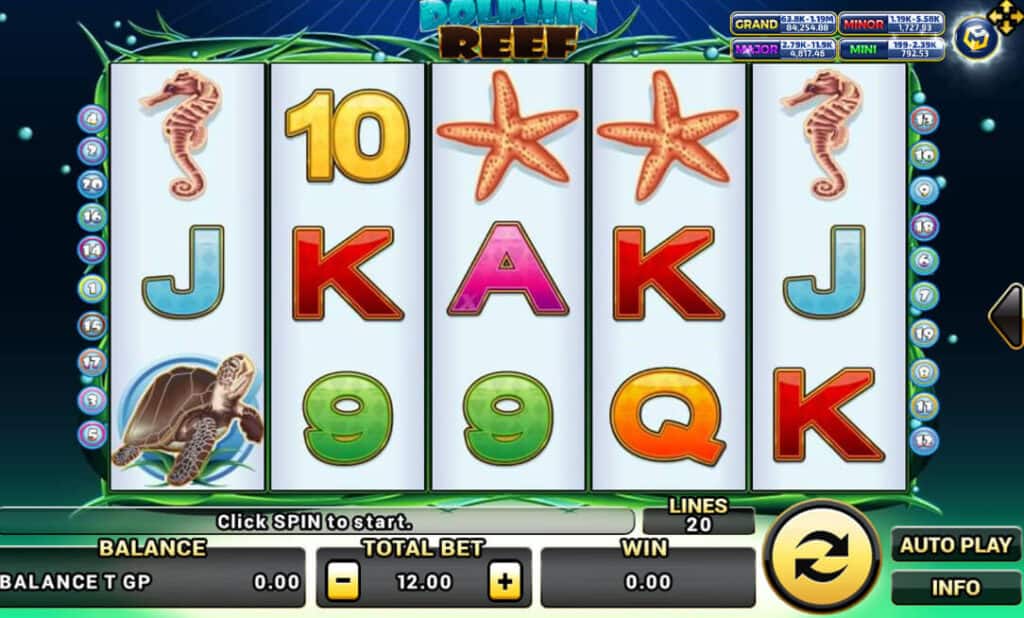Screen dimensions: 1024x618
Task: Click the yellow four-arrow move icon
Action: point(1004,17)
